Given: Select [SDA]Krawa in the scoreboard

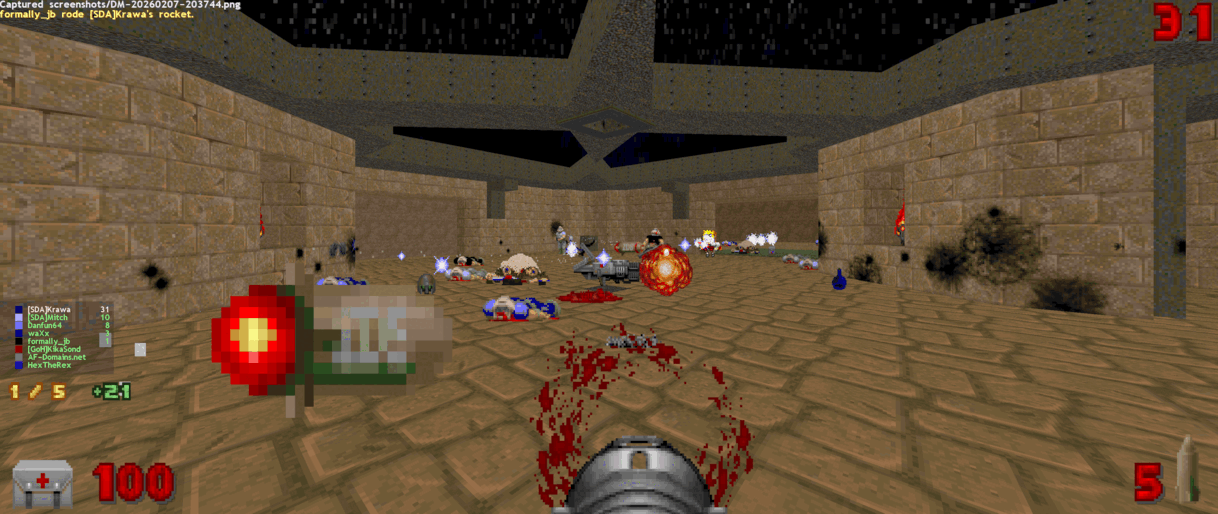Looking at the screenshot, I should coord(49,310).
